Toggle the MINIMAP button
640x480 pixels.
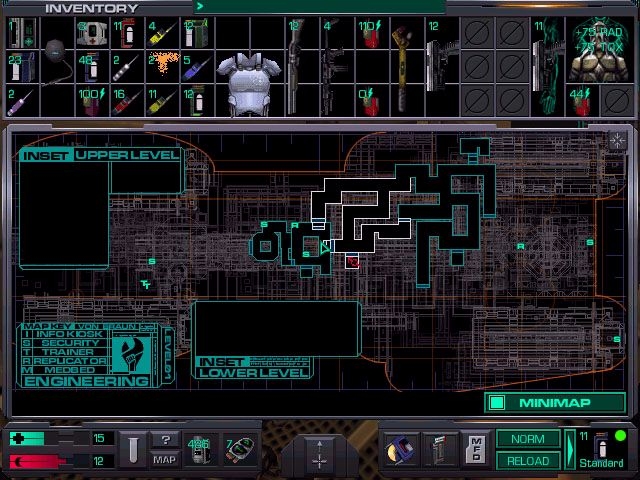[x=555, y=403]
